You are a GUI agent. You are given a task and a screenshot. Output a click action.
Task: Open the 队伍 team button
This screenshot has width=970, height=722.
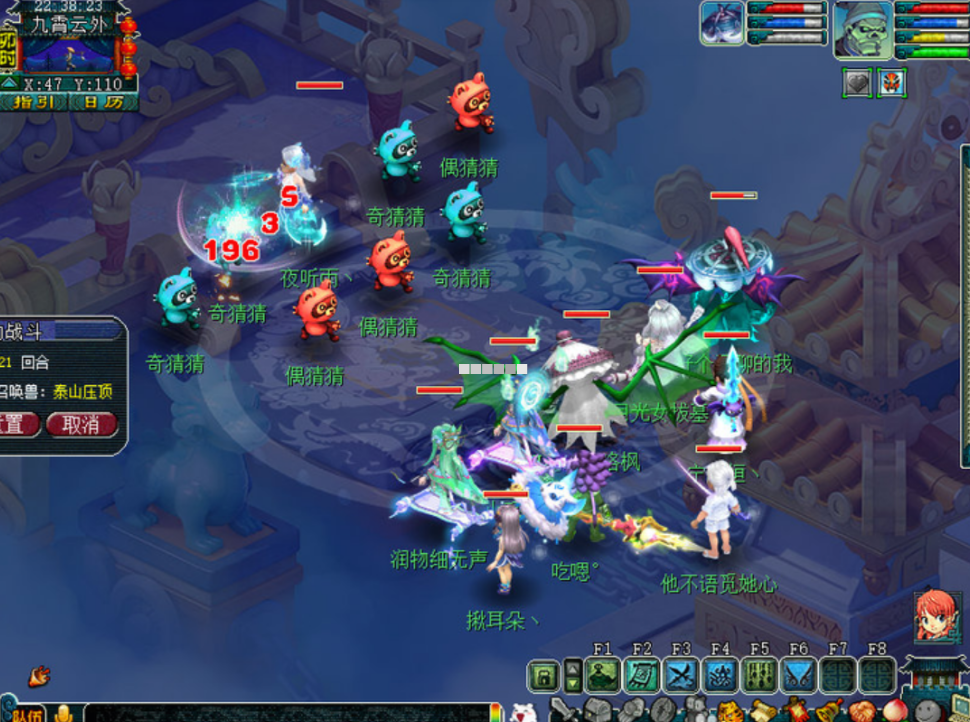coord(26,713)
